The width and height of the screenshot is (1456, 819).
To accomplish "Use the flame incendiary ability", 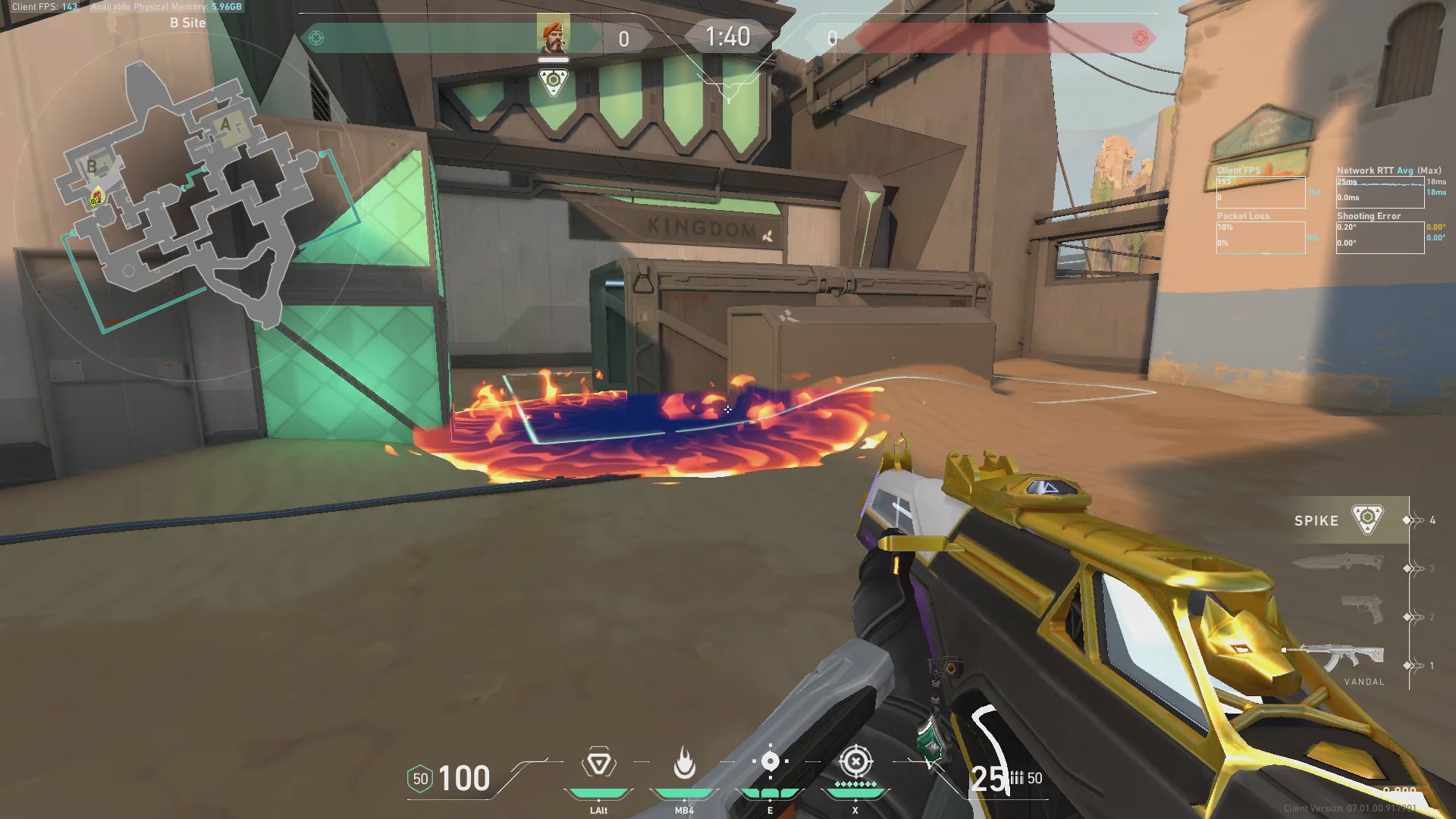I will pos(684,763).
